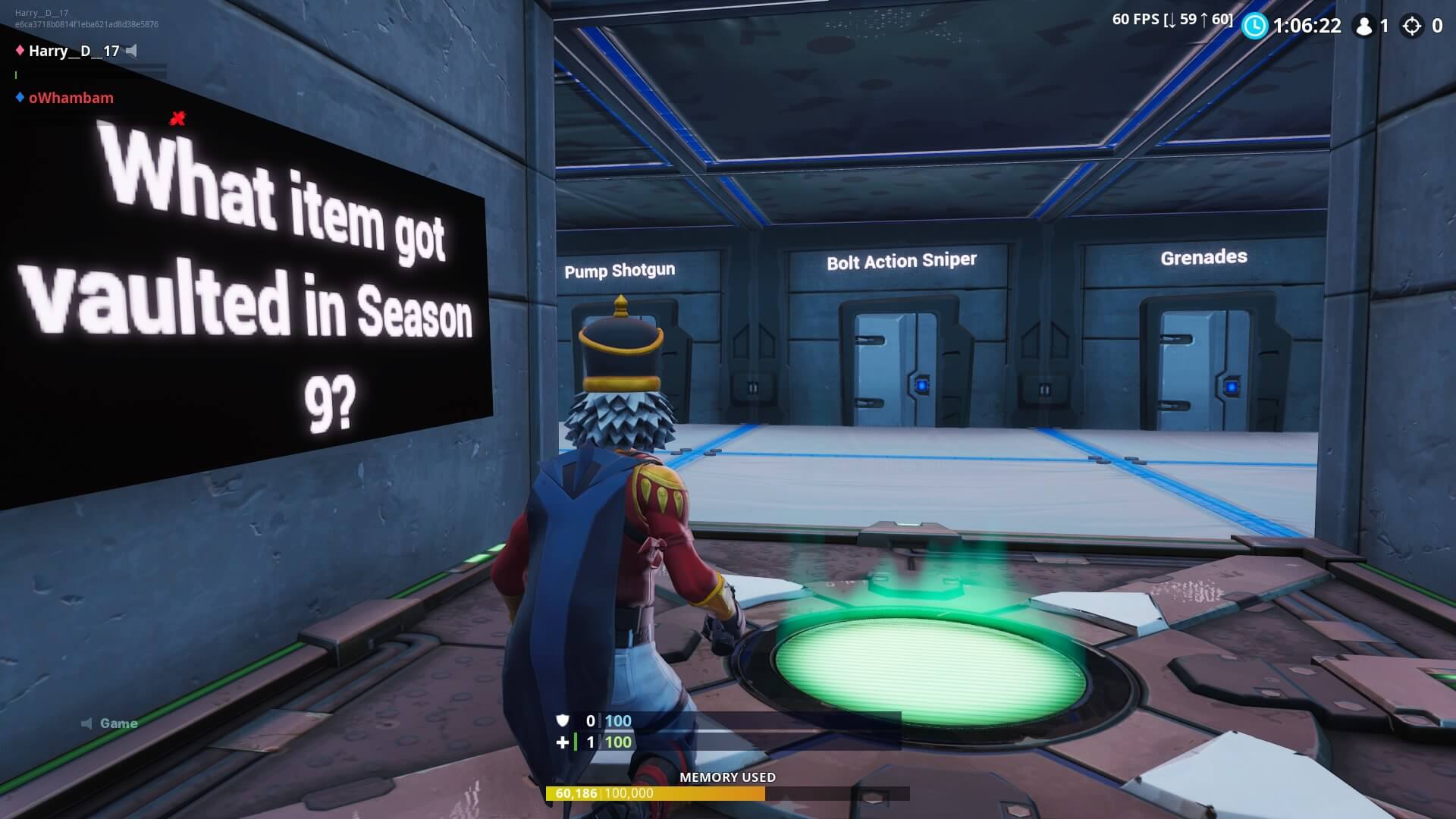Mute the Game chat channel speaker
The height and width of the screenshot is (819, 1456).
(86, 723)
